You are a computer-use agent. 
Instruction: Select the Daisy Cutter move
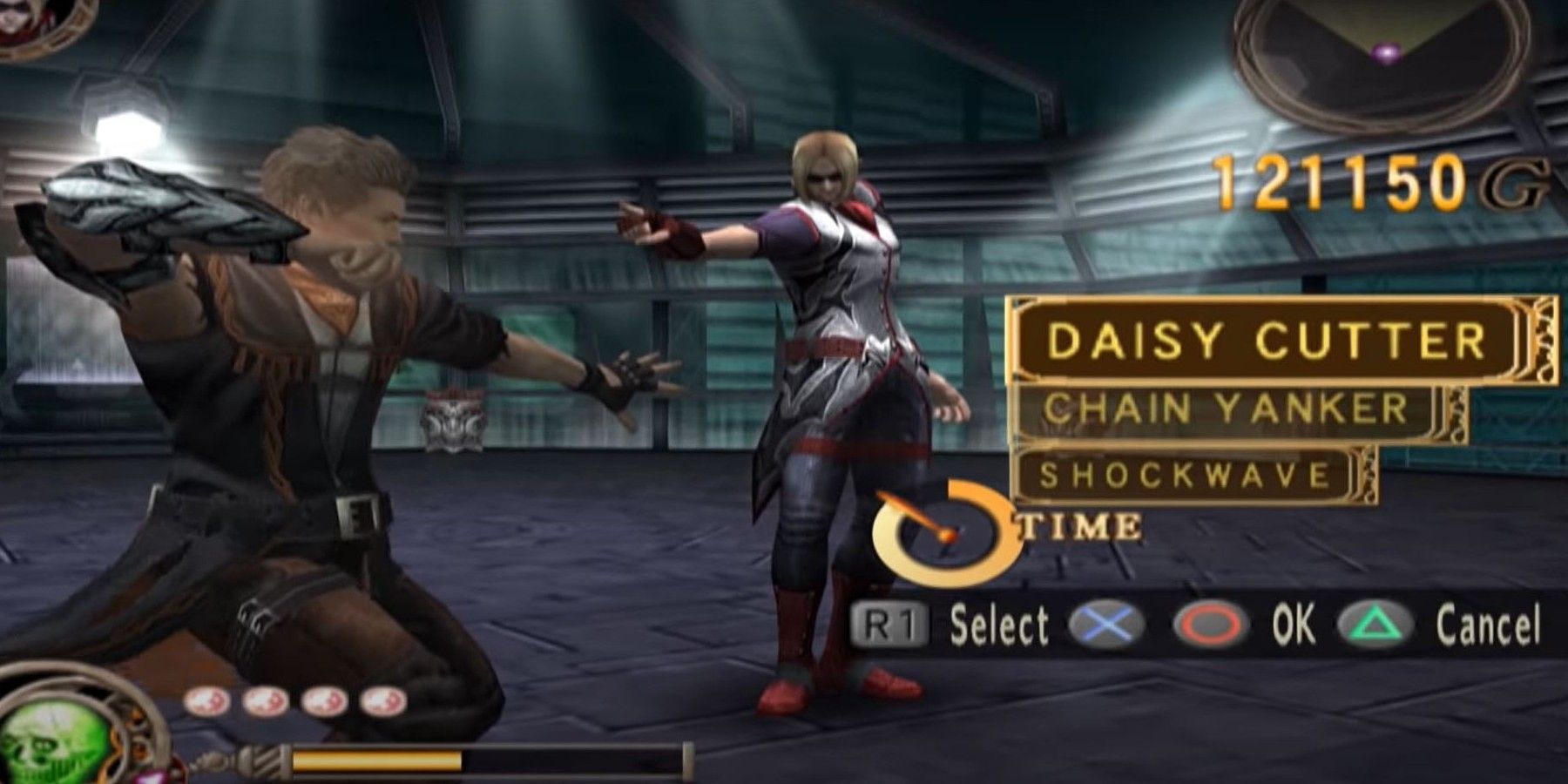[1267, 340]
